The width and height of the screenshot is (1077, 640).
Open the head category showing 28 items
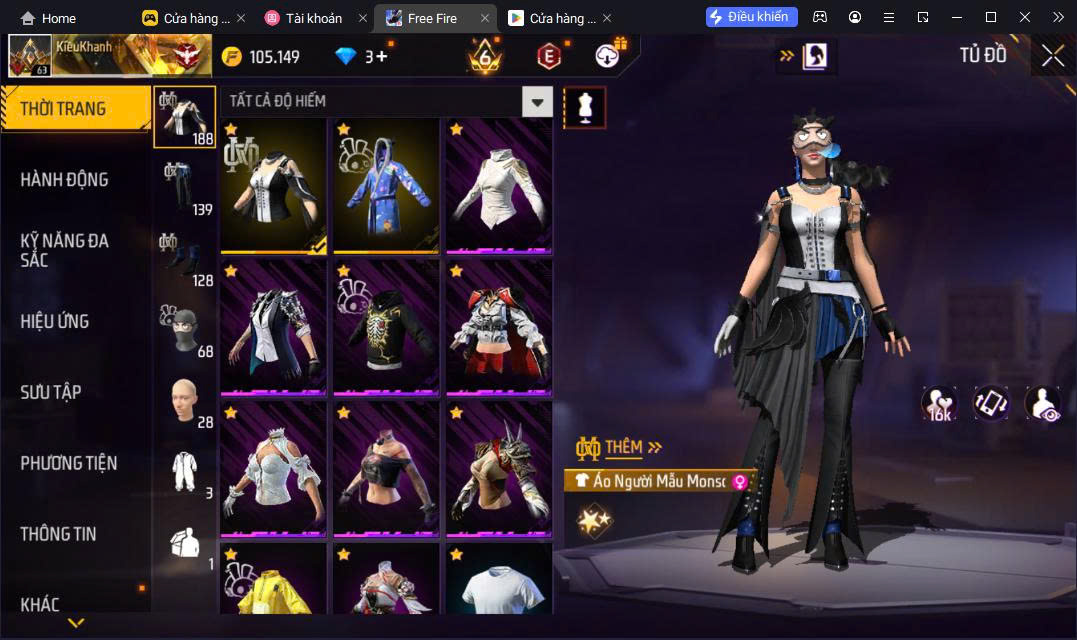coord(183,402)
